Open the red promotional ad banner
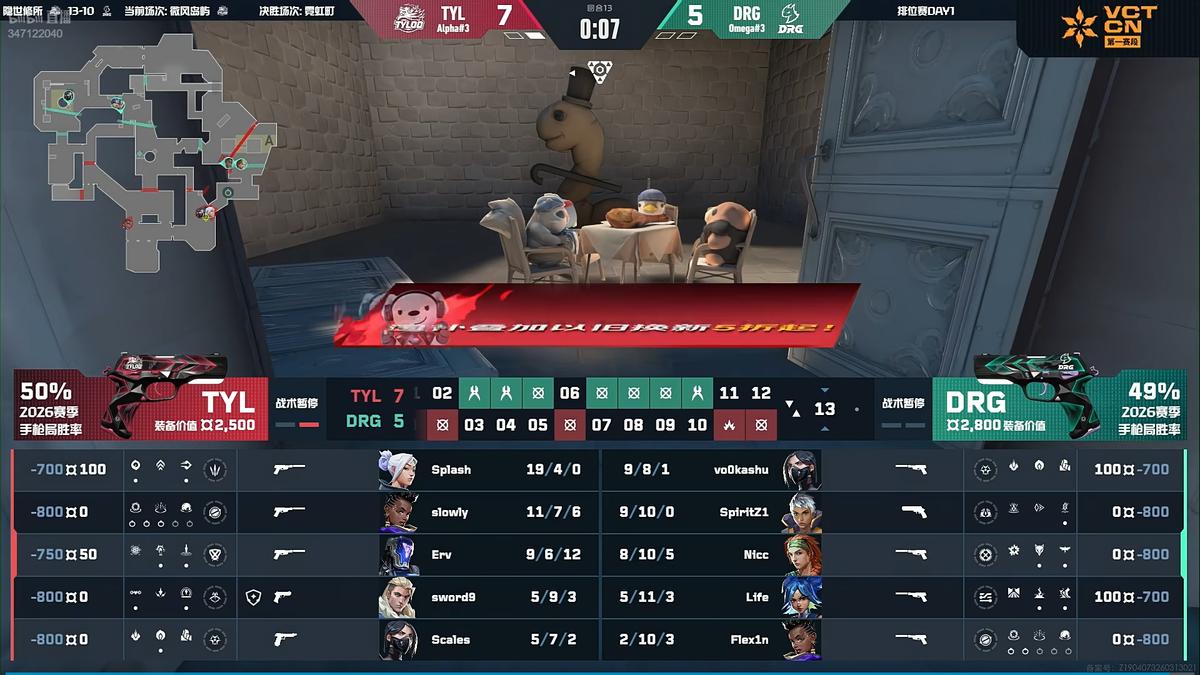Viewport: 1200px width, 675px height. [x=600, y=316]
